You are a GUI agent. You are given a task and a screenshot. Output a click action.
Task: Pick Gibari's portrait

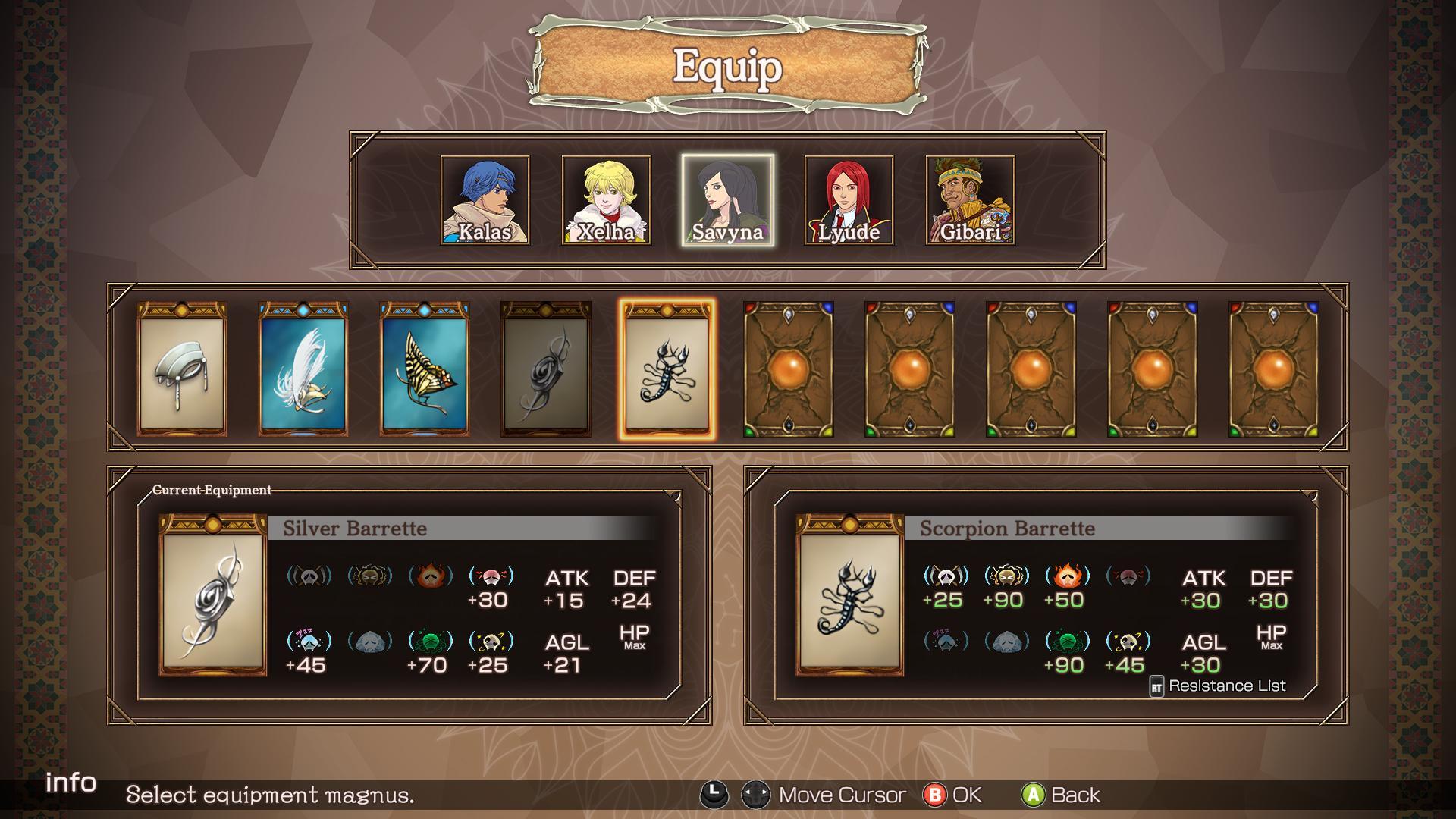click(x=970, y=200)
